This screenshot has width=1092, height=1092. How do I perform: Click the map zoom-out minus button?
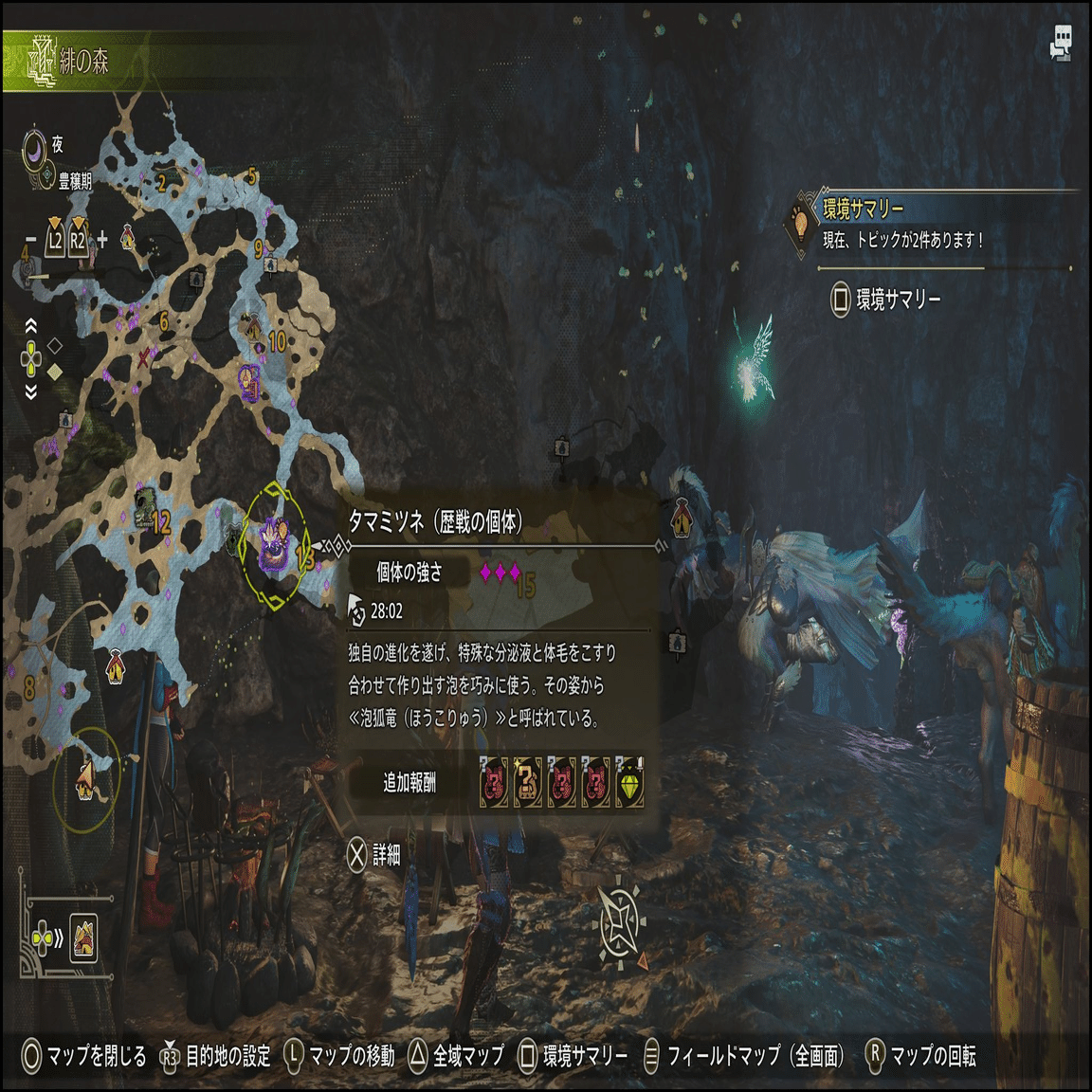tap(30, 240)
